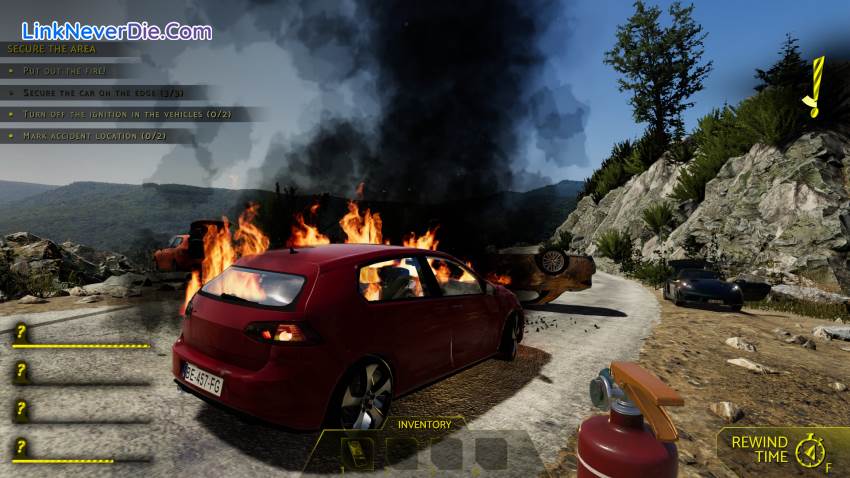Open the LinkNeverDie.Com watermark link
Screen dimensions: 850x478
tap(116, 30)
